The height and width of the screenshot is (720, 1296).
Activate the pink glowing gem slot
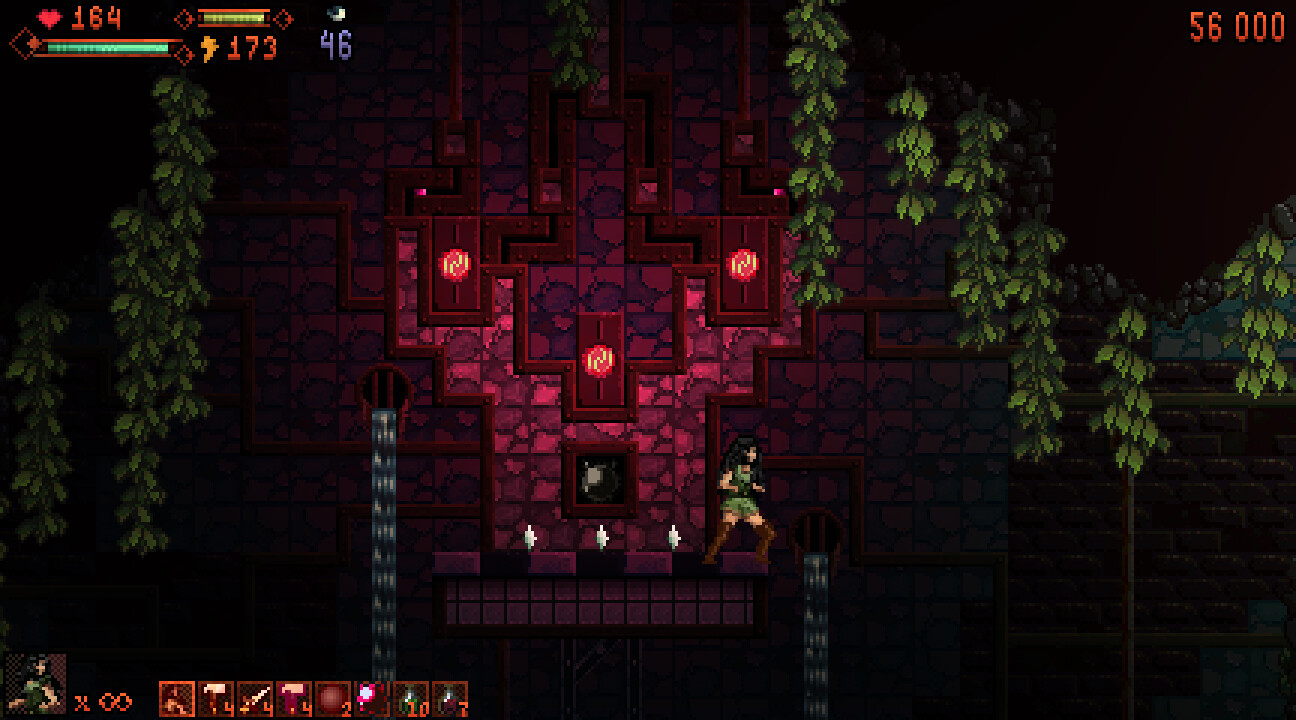pyautogui.click(x=371, y=699)
